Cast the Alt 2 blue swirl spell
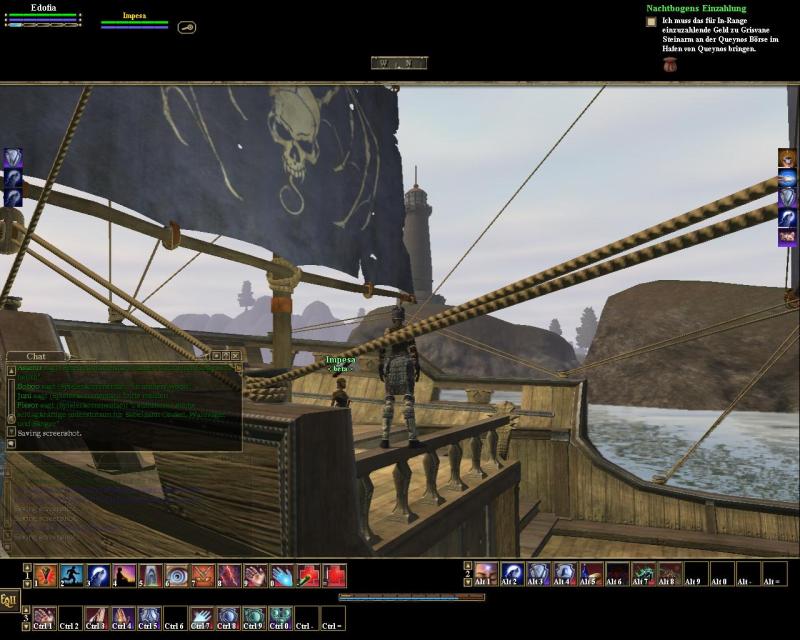Image resolution: width=800 pixels, height=640 pixels. point(512,574)
